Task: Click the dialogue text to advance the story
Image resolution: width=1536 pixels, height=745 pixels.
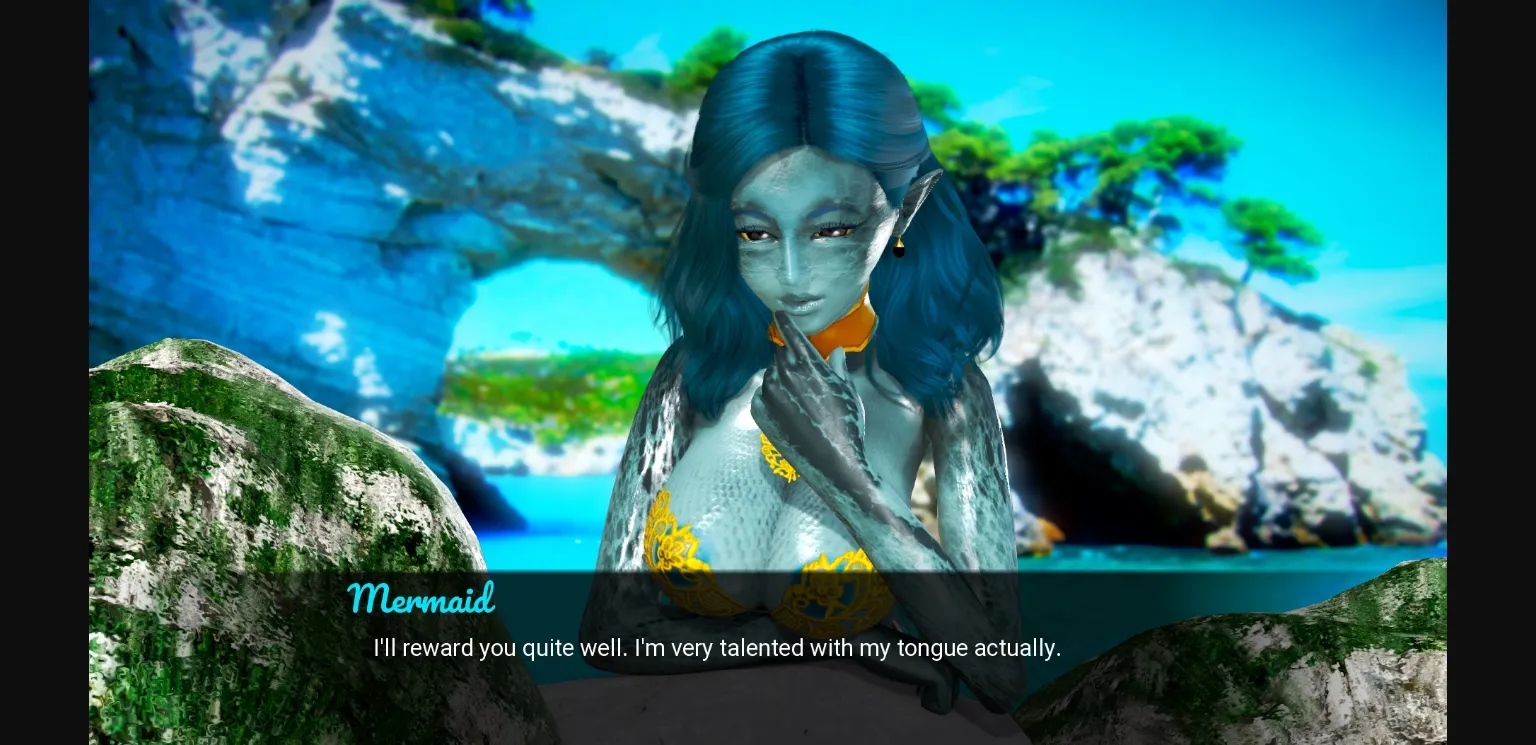Action: pos(717,648)
